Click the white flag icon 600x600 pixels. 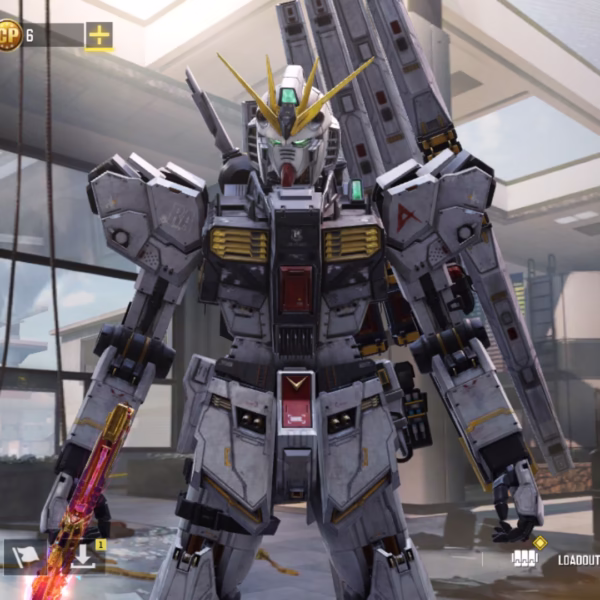point(24,556)
